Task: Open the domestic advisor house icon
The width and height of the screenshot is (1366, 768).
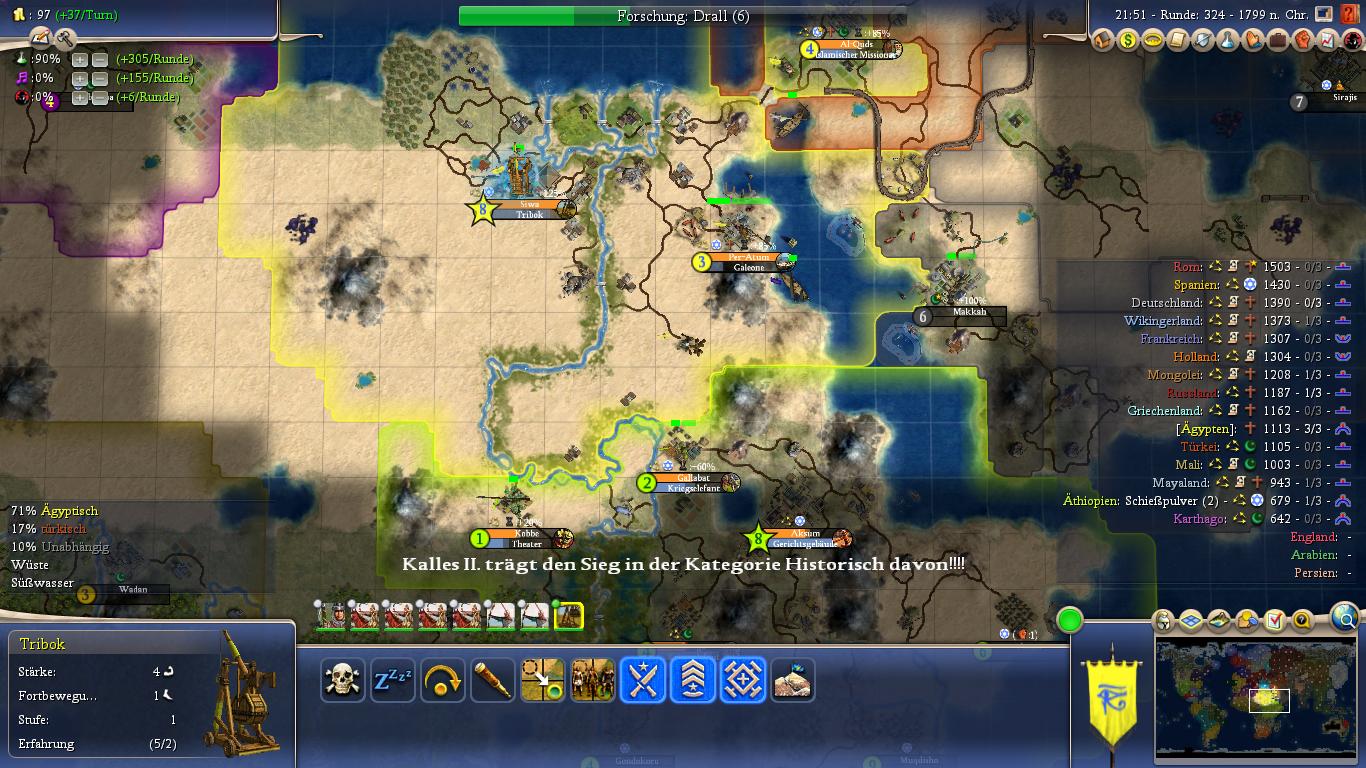Action: coord(1102,41)
